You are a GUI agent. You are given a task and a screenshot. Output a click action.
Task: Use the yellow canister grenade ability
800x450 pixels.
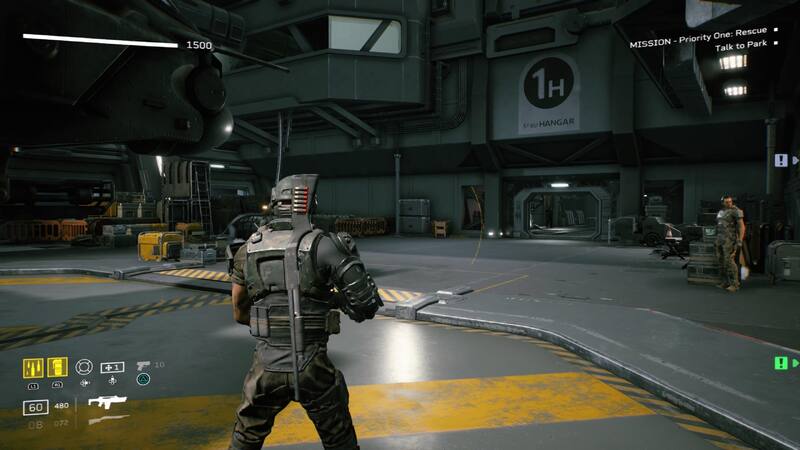pyautogui.click(x=57, y=367)
